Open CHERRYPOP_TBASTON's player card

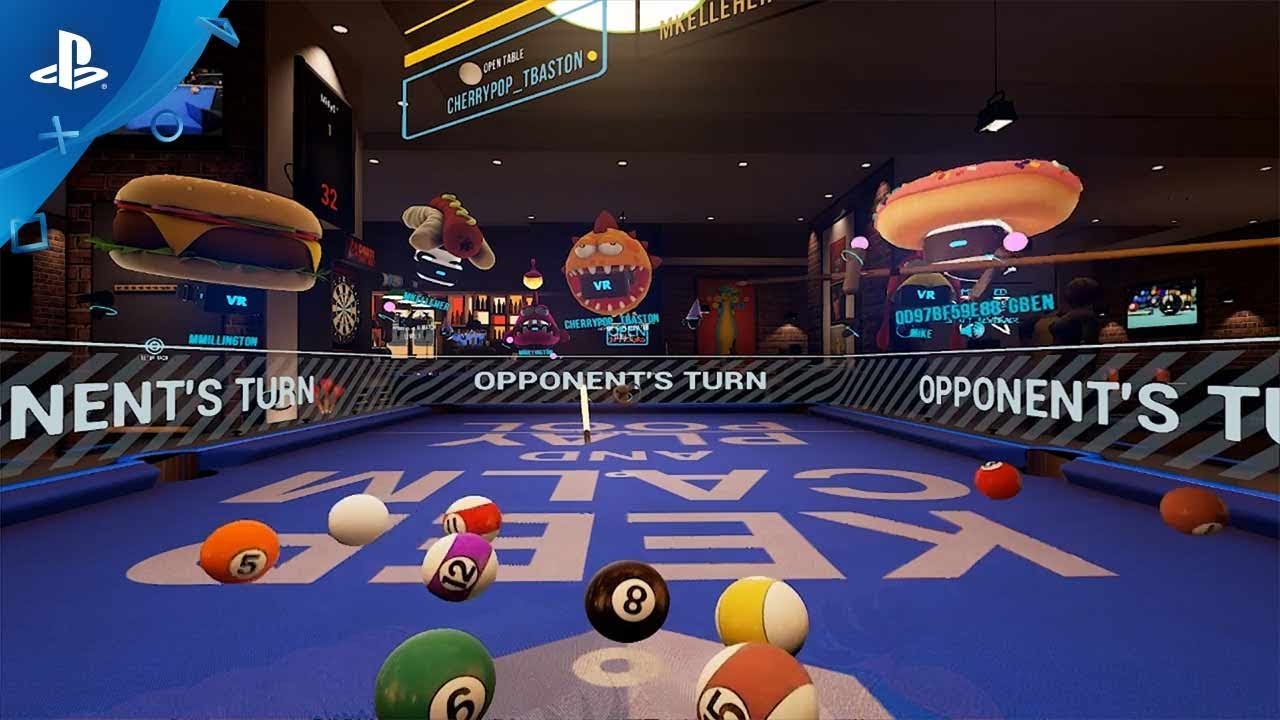click(x=610, y=322)
